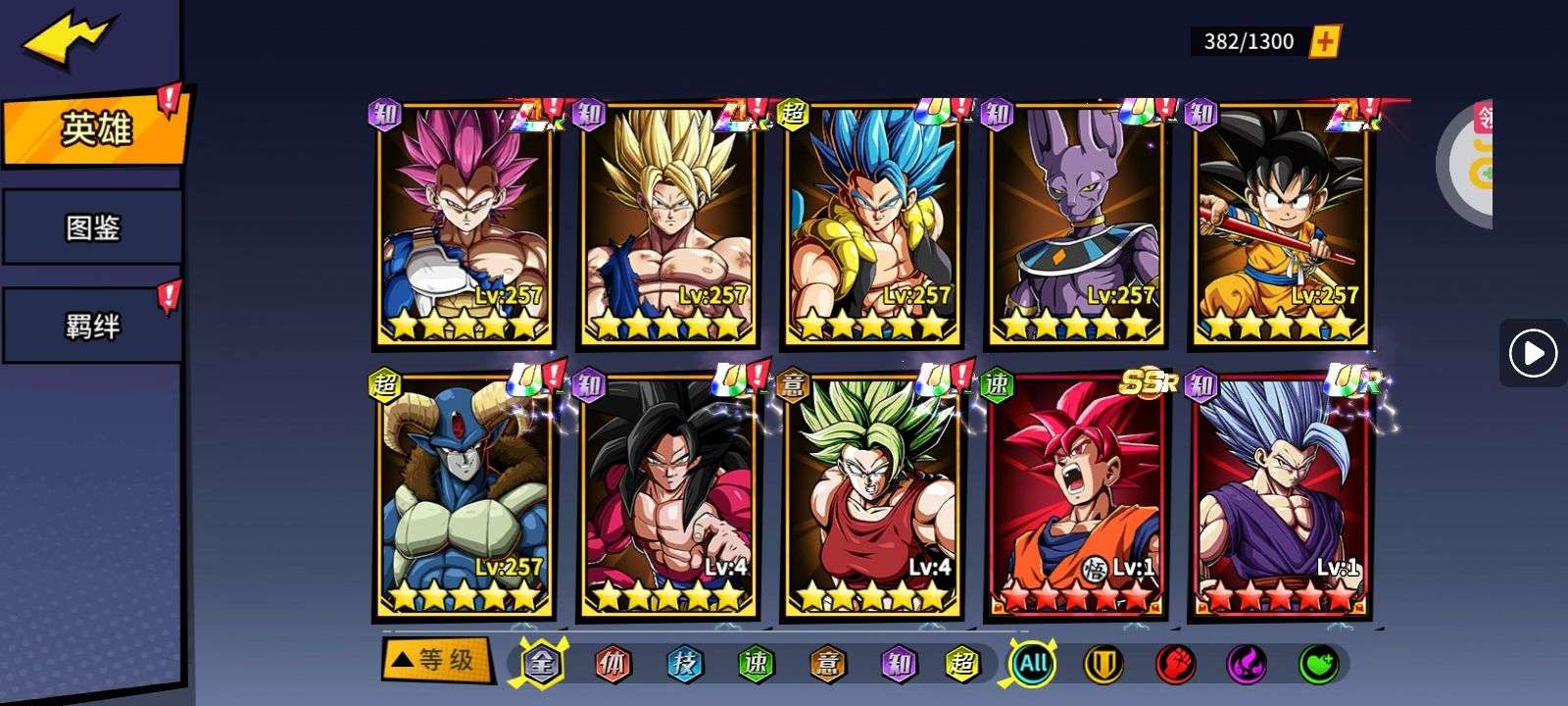Choose the Super Saiyan 4 hero card

coord(668,497)
